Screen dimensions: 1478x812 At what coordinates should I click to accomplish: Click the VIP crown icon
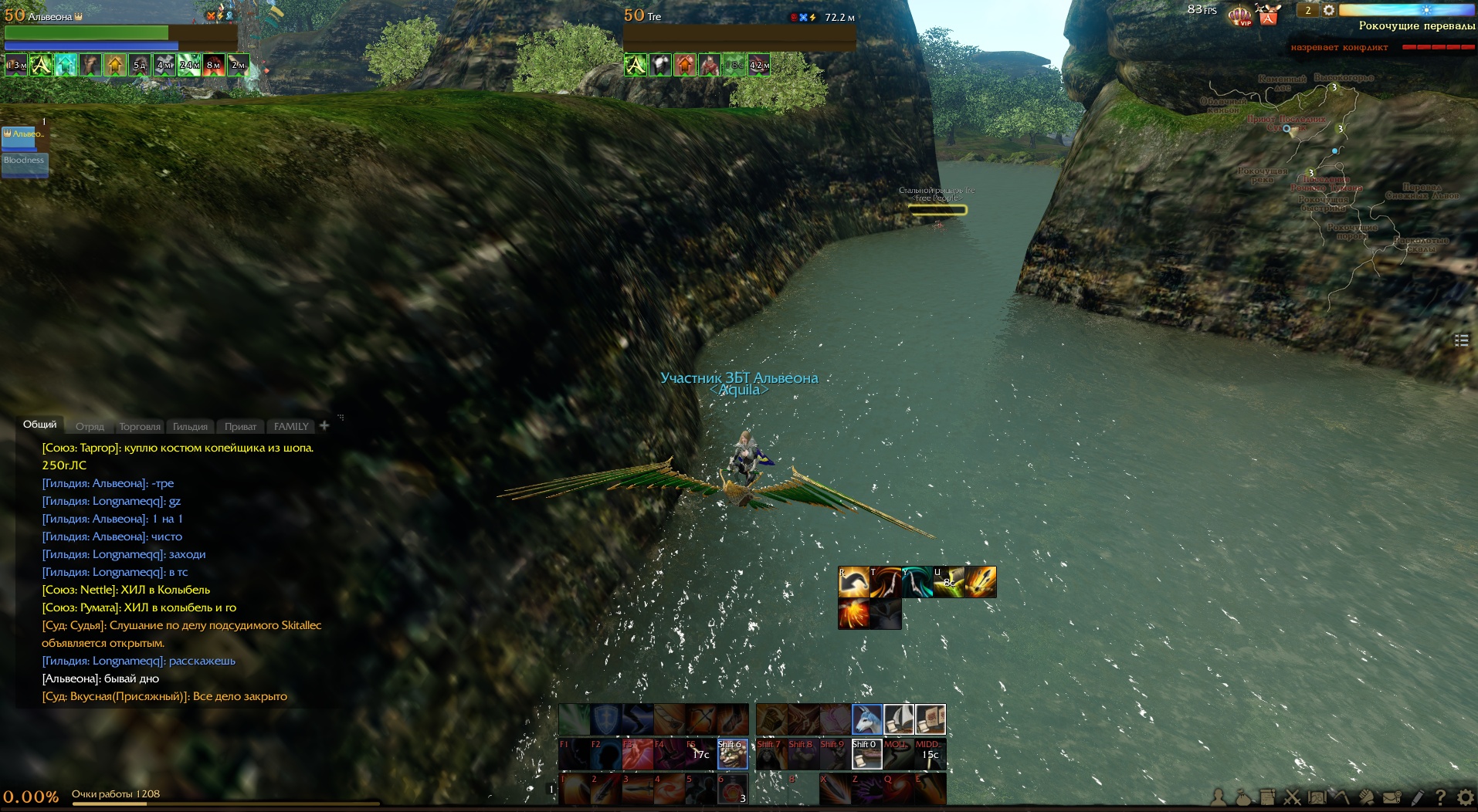pos(1239,15)
